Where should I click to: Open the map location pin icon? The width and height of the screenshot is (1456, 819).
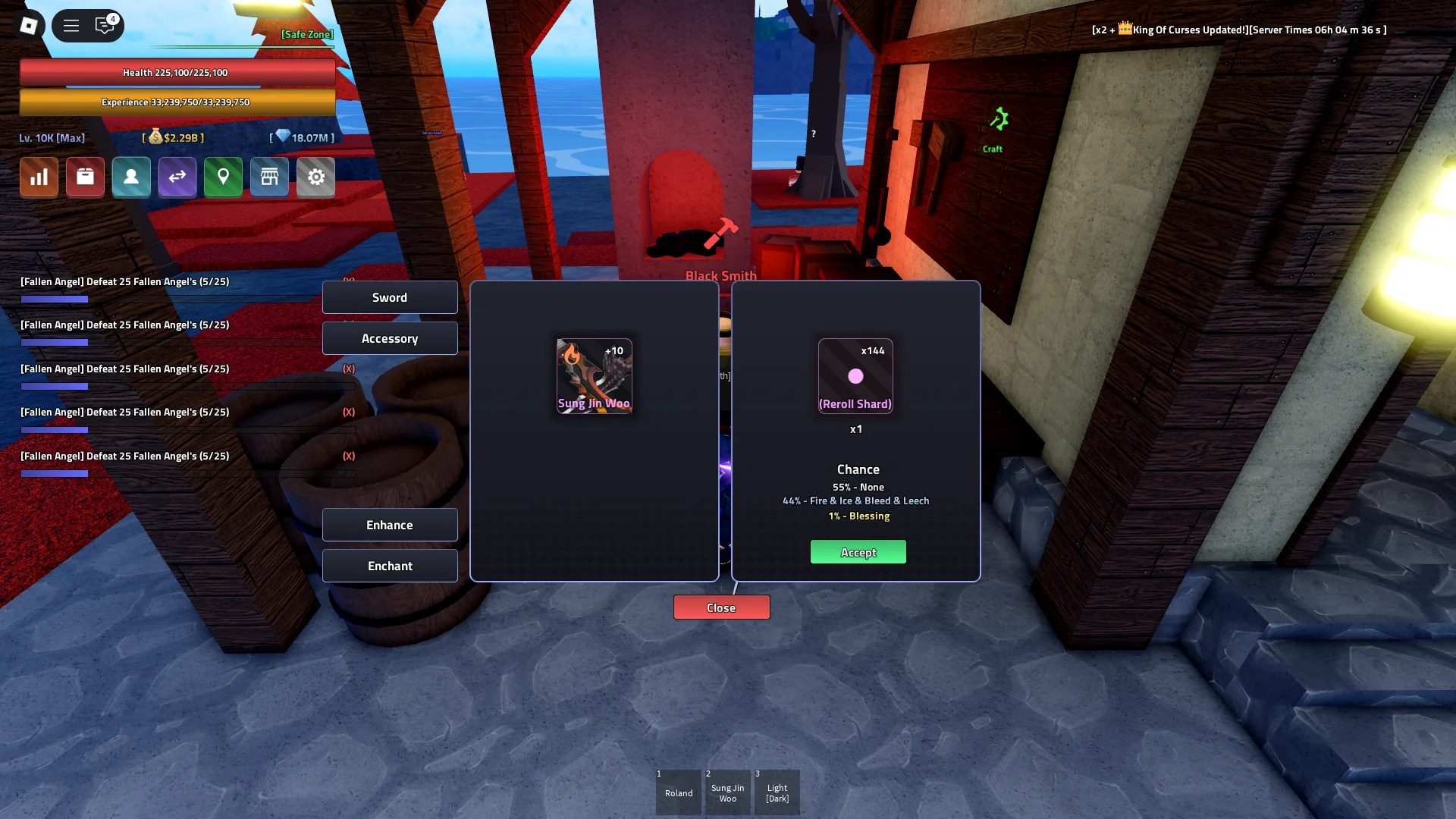coord(223,177)
